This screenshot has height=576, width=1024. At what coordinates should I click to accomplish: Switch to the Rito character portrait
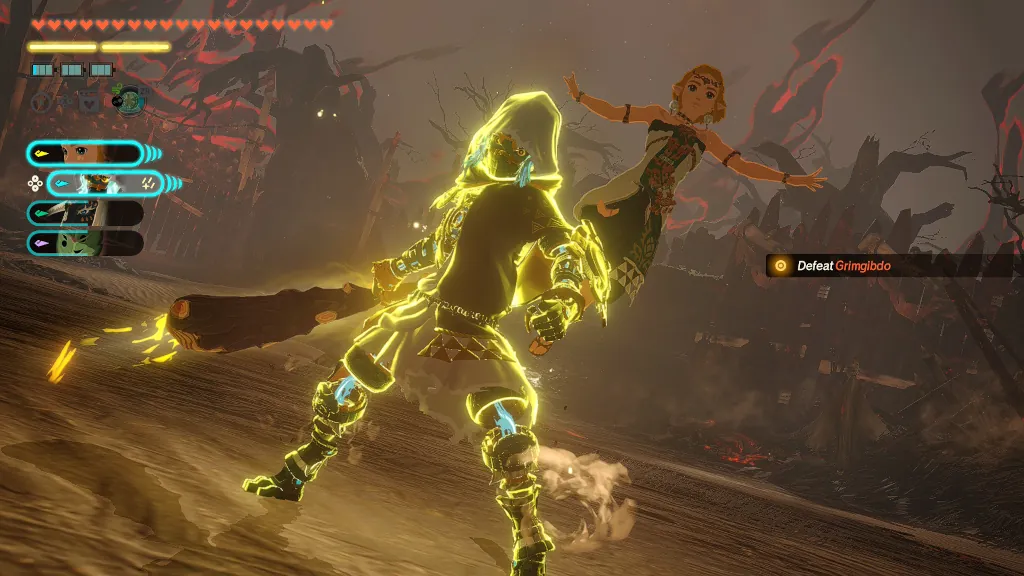[85, 212]
